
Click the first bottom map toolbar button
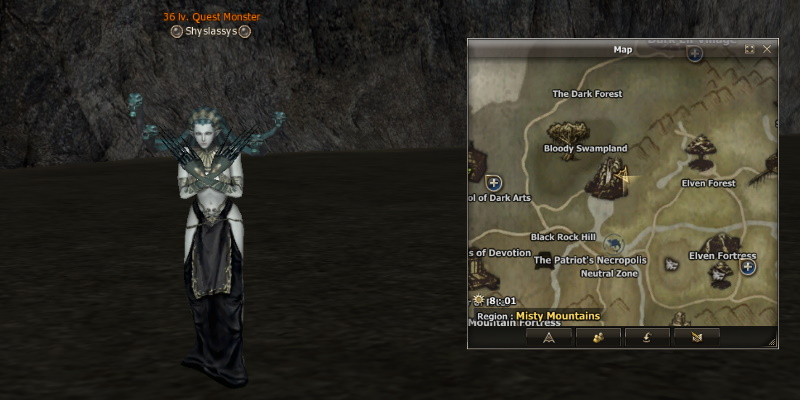[x=549, y=337]
